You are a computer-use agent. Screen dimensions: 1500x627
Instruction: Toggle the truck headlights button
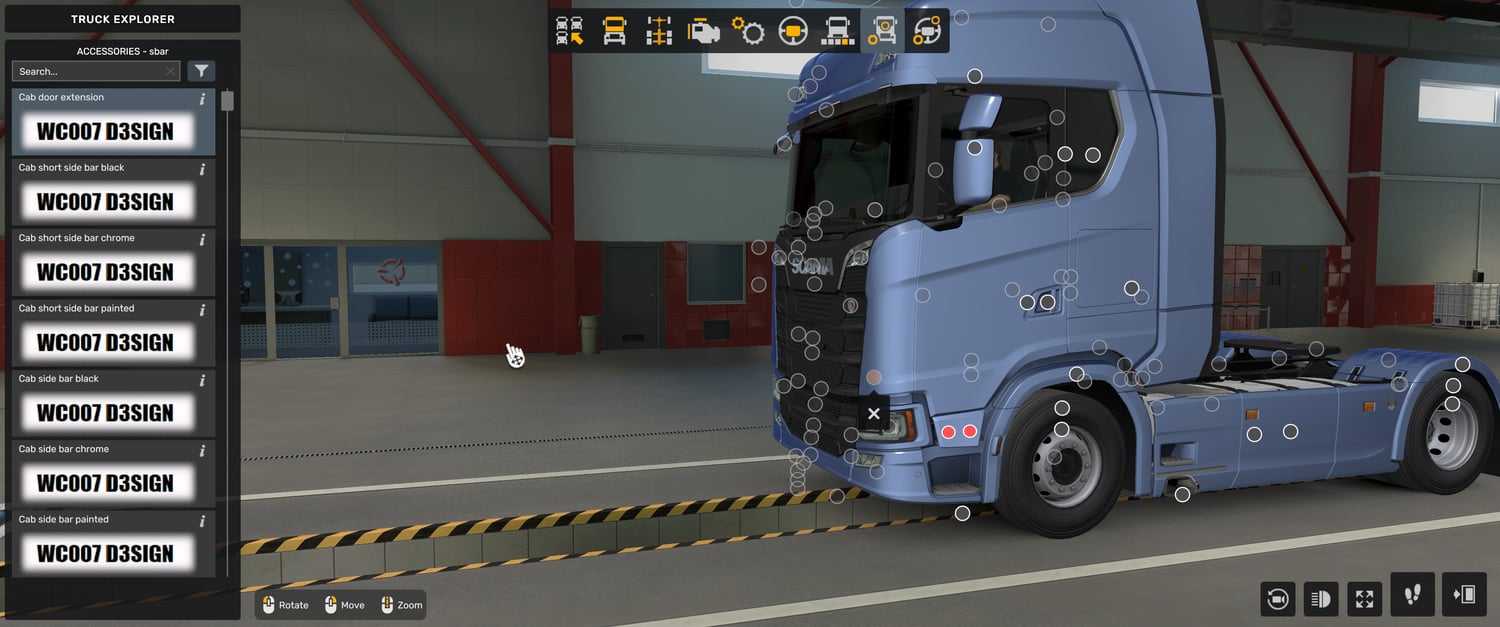click(1321, 599)
